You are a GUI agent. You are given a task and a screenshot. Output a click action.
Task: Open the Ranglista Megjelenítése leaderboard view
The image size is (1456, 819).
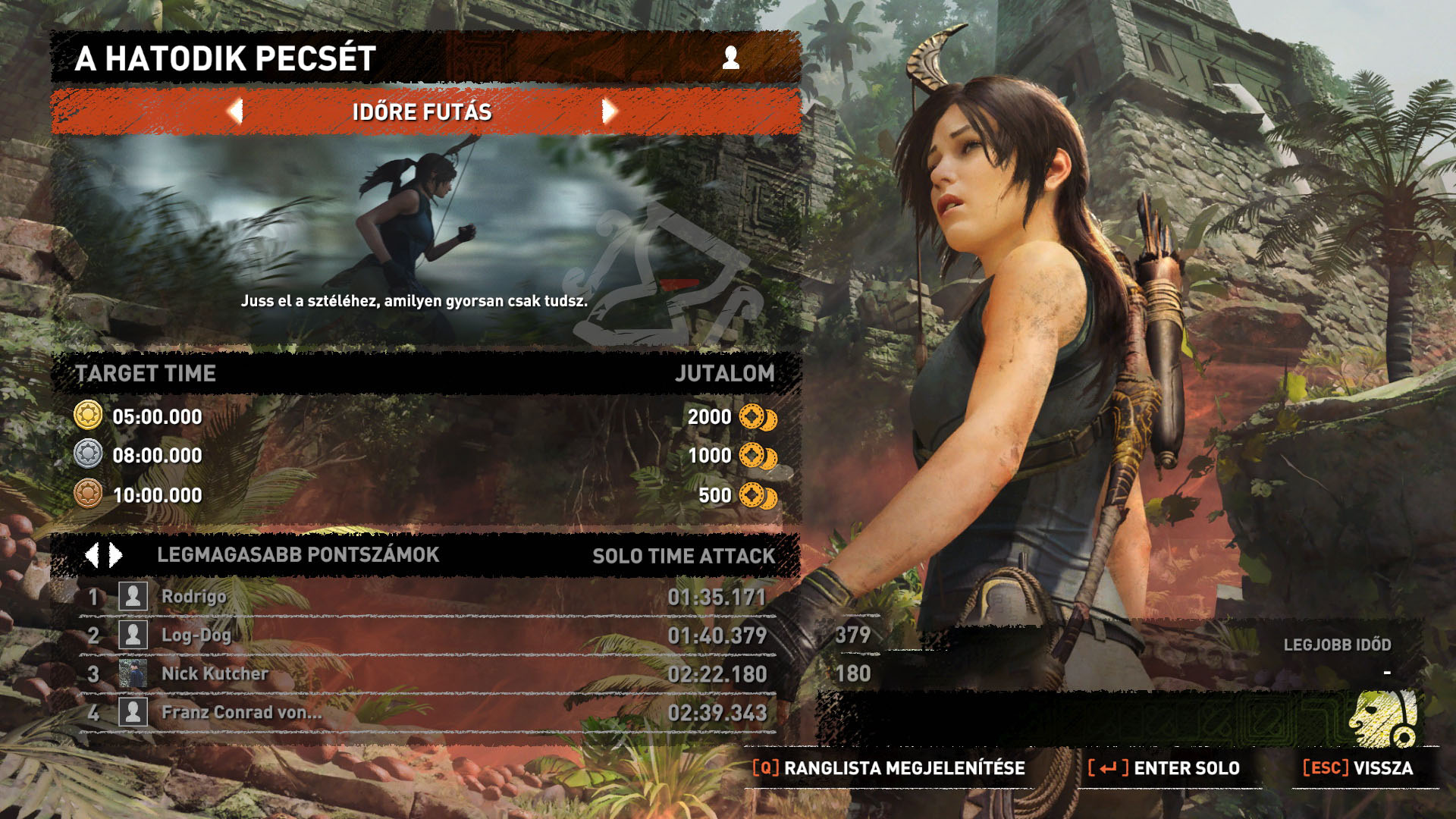pos(889,768)
